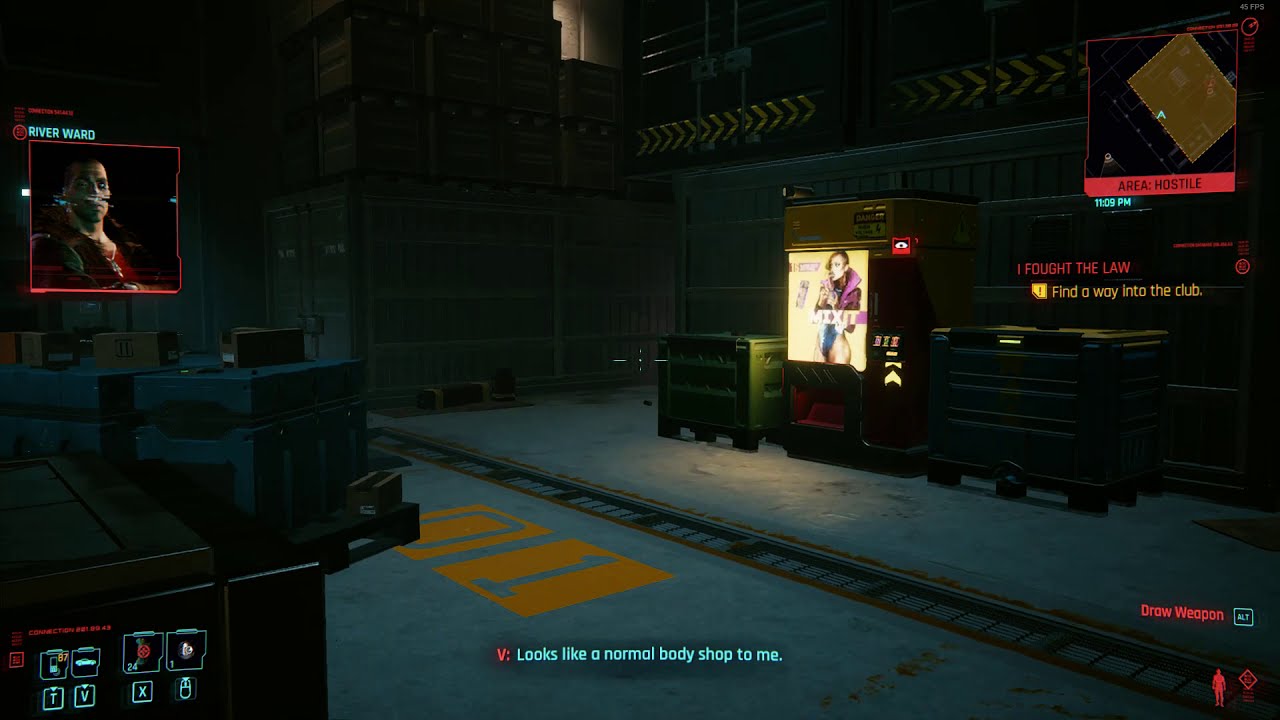Click the AREA: HOSTILE banner under the minimap
This screenshot has height=720, width=1280.
tap(1162, 183)
